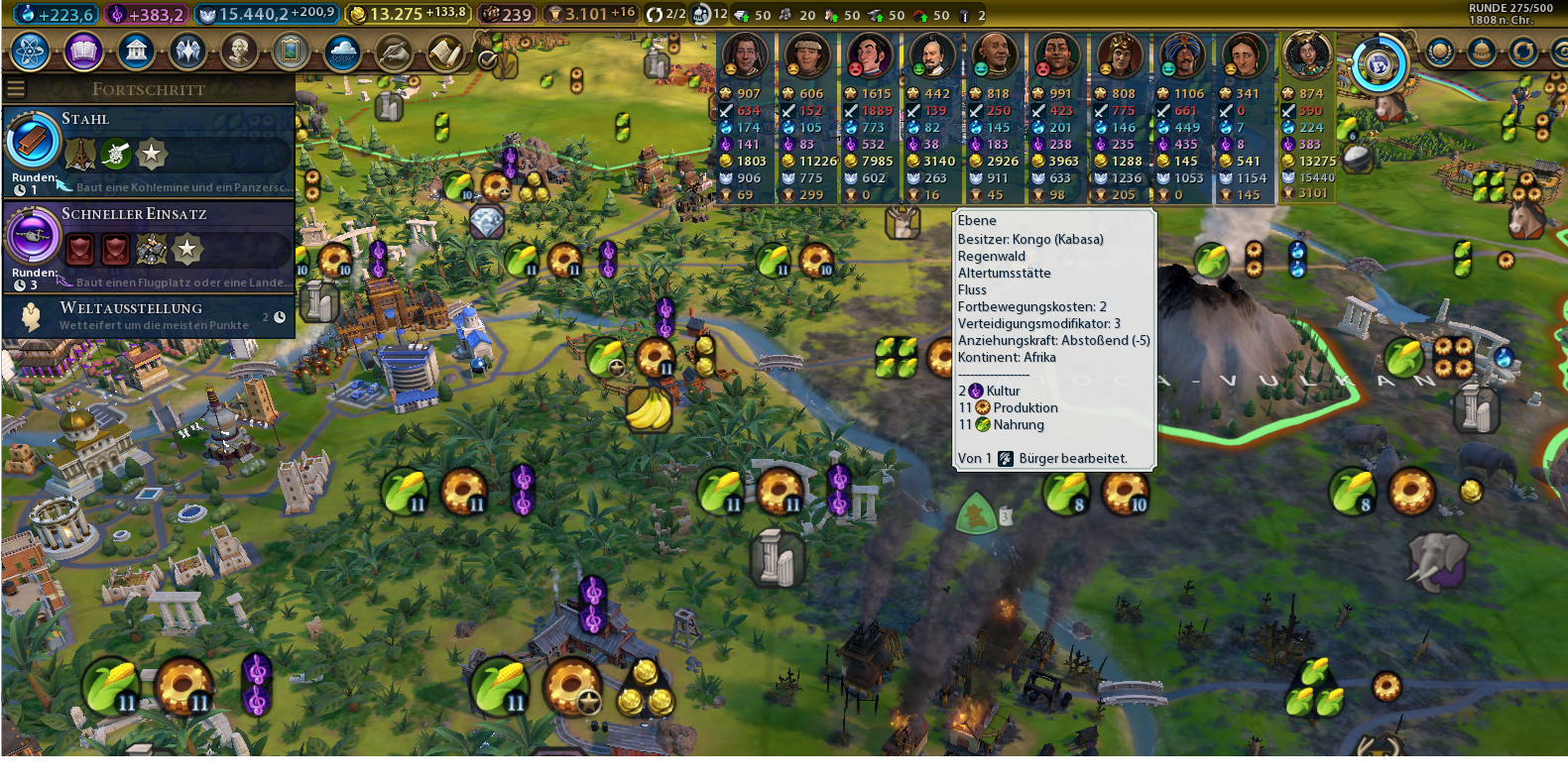The width and height of the screenshot is (1568, 784).
Task: Open the Weltausstellung competition tracker
Action: (x=149, y=316)
